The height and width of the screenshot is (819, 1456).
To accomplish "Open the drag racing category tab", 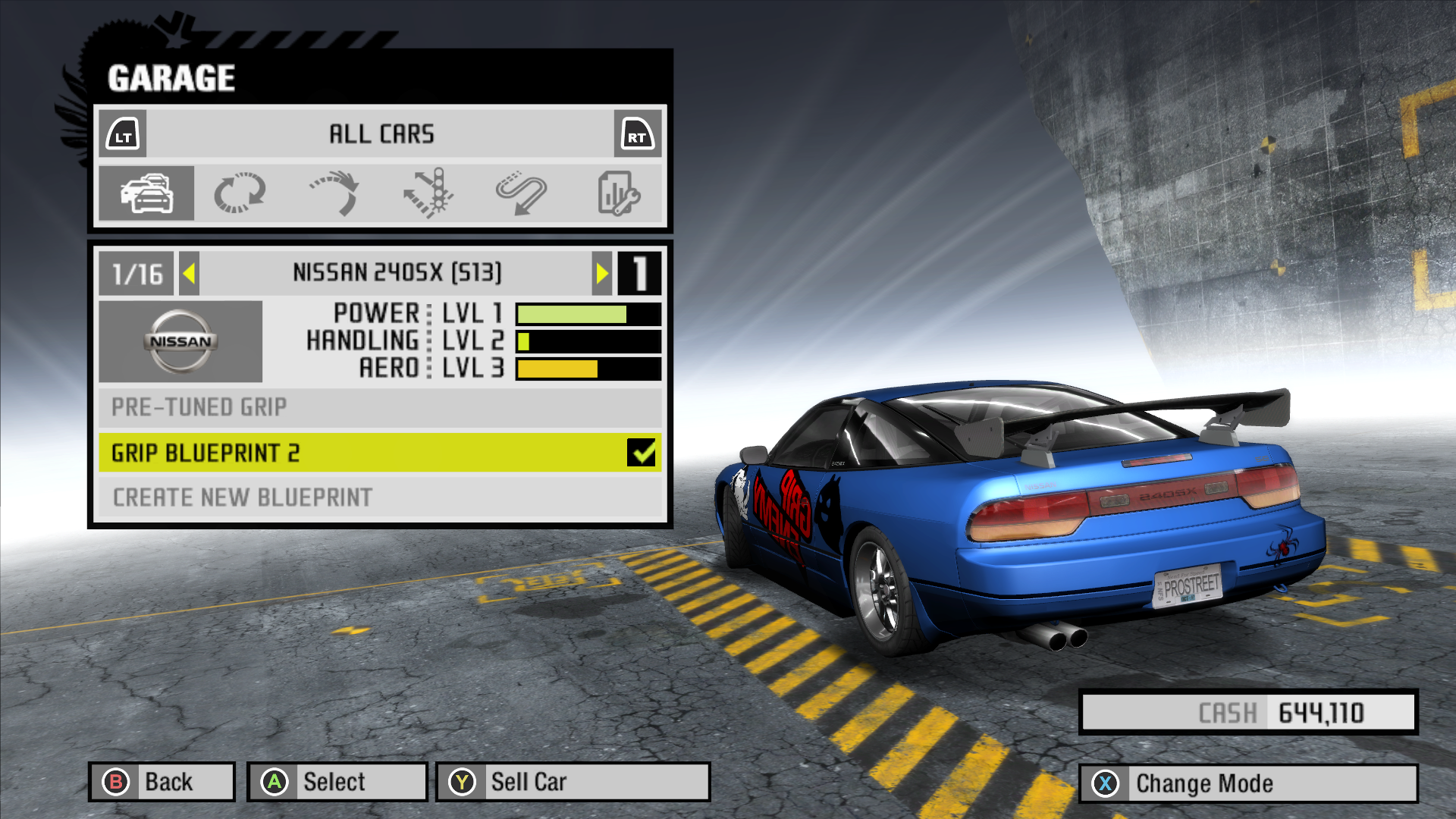I will [428, 193].
